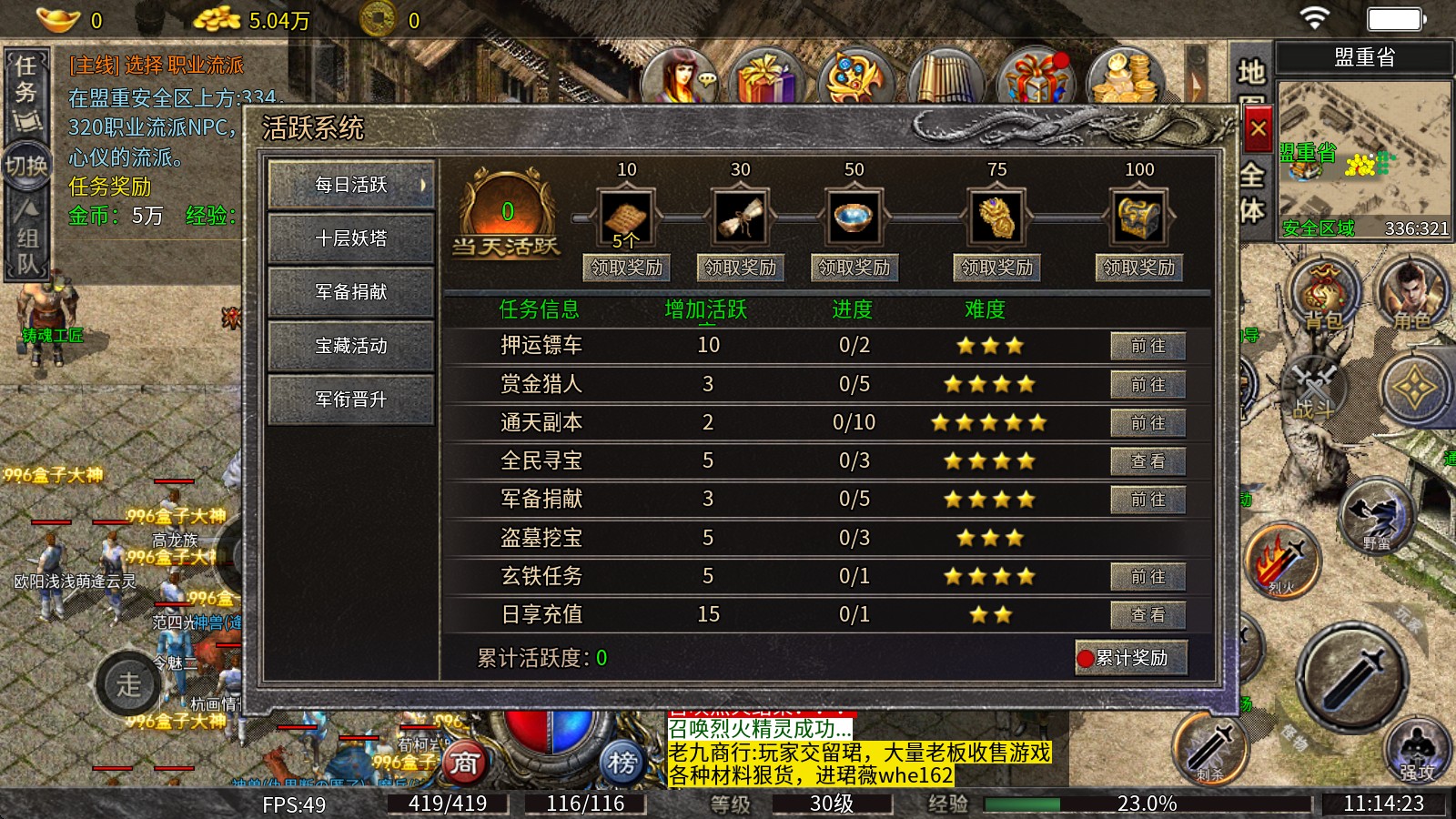Go to the 押运镖车 task
The image size is (1456, 819).
pyautogui.click(x=1148, y=346)
